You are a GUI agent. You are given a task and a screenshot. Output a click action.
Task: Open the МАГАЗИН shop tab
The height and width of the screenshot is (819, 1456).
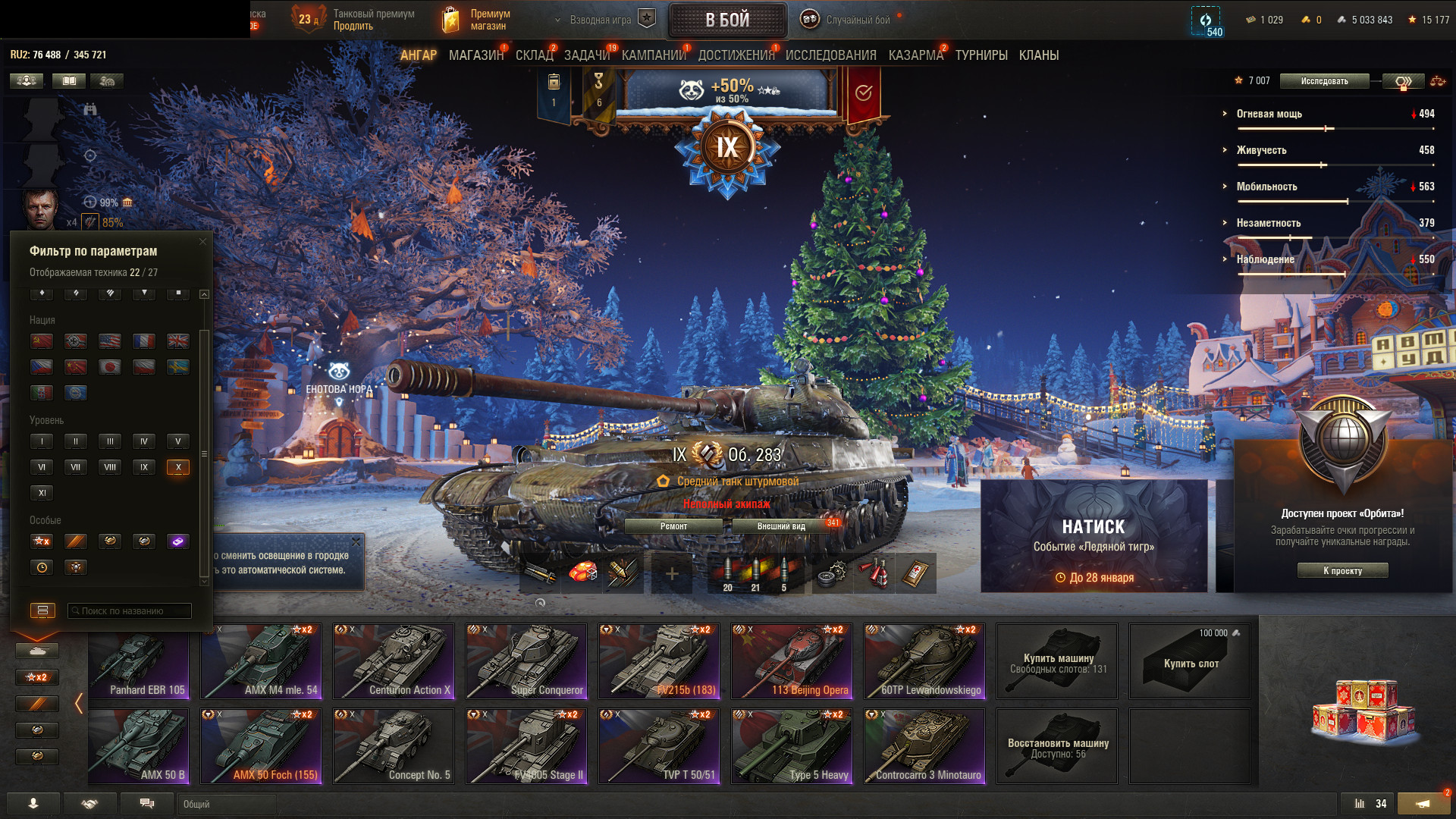coord(475,55)
